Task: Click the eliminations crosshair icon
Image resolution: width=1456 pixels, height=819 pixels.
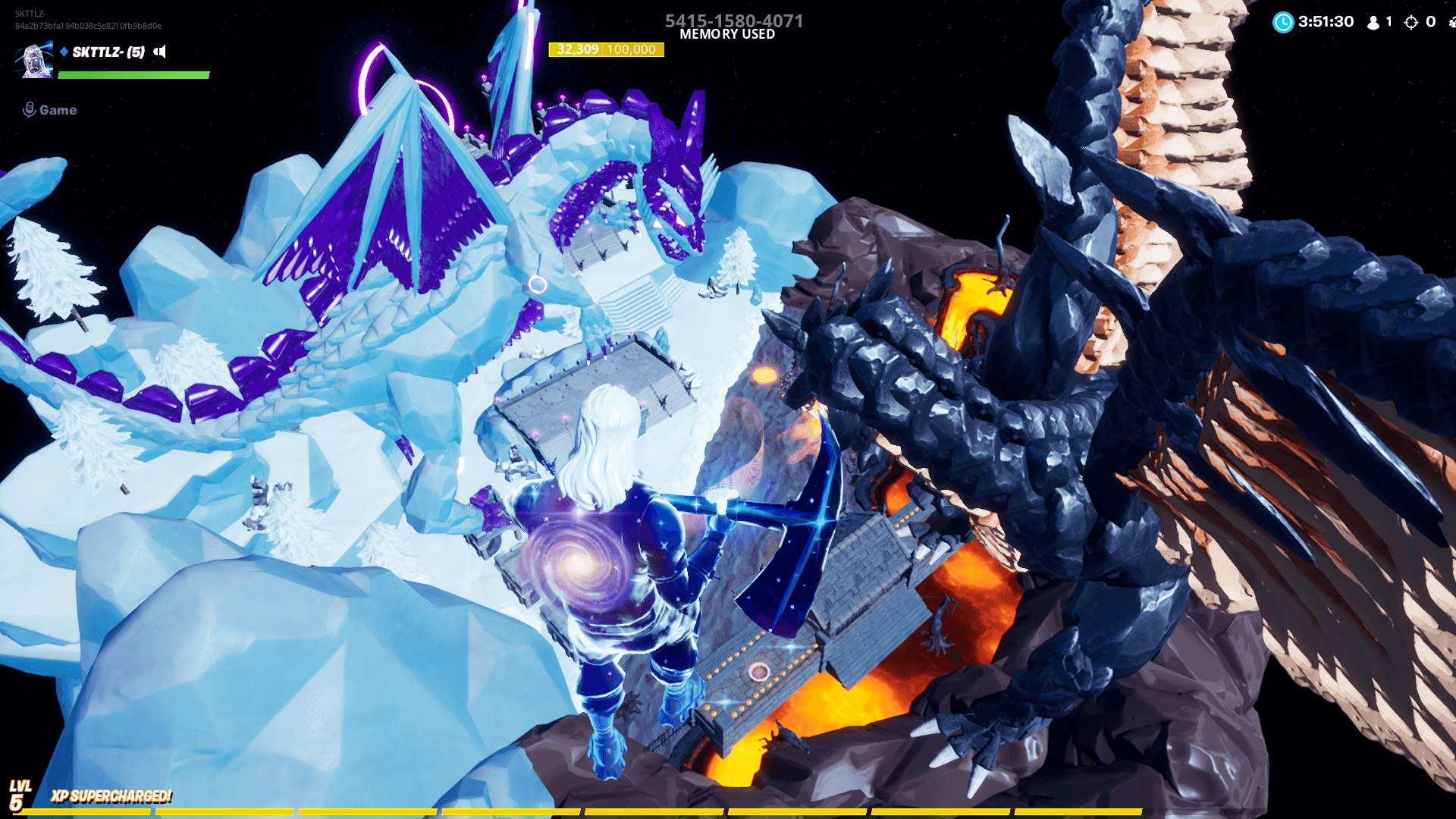Action: [x=1412, y=22]
